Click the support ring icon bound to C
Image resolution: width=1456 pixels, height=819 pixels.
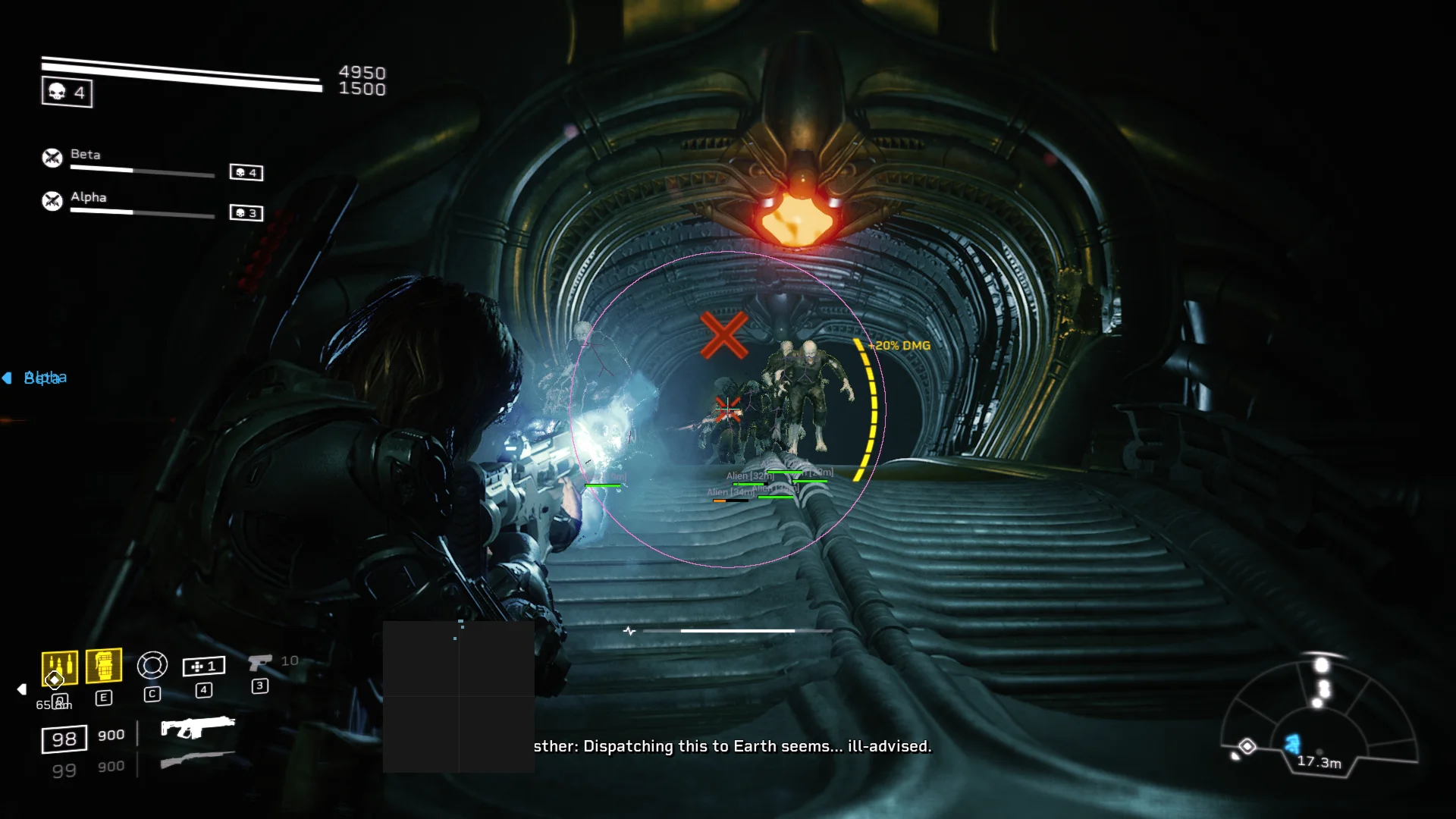click(x=152, y=666)
